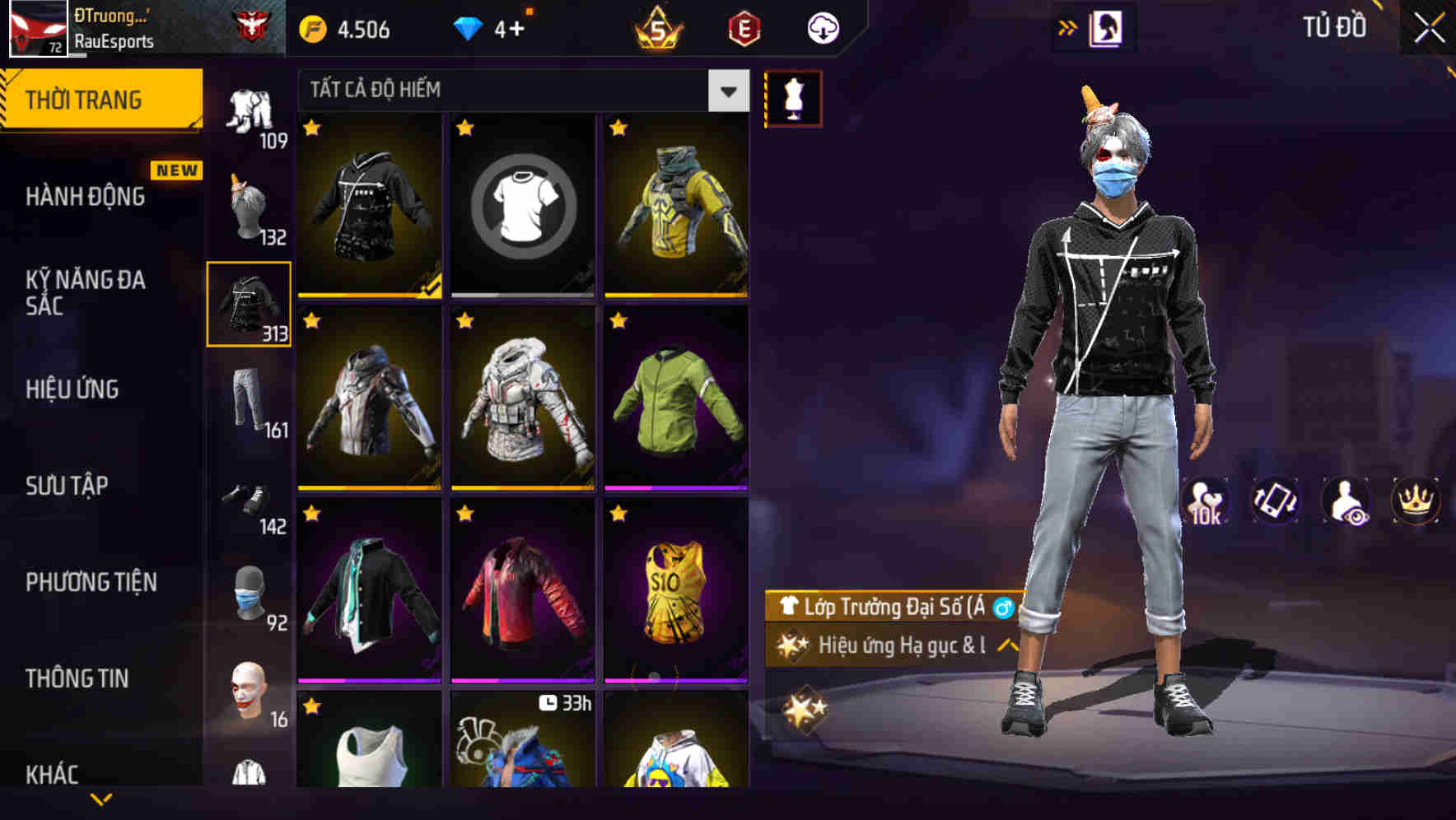The width and height of the screenshot is (1456, 820).
Task: Open RauEsports guild badge in profile
Action: [x=258, y=23]
